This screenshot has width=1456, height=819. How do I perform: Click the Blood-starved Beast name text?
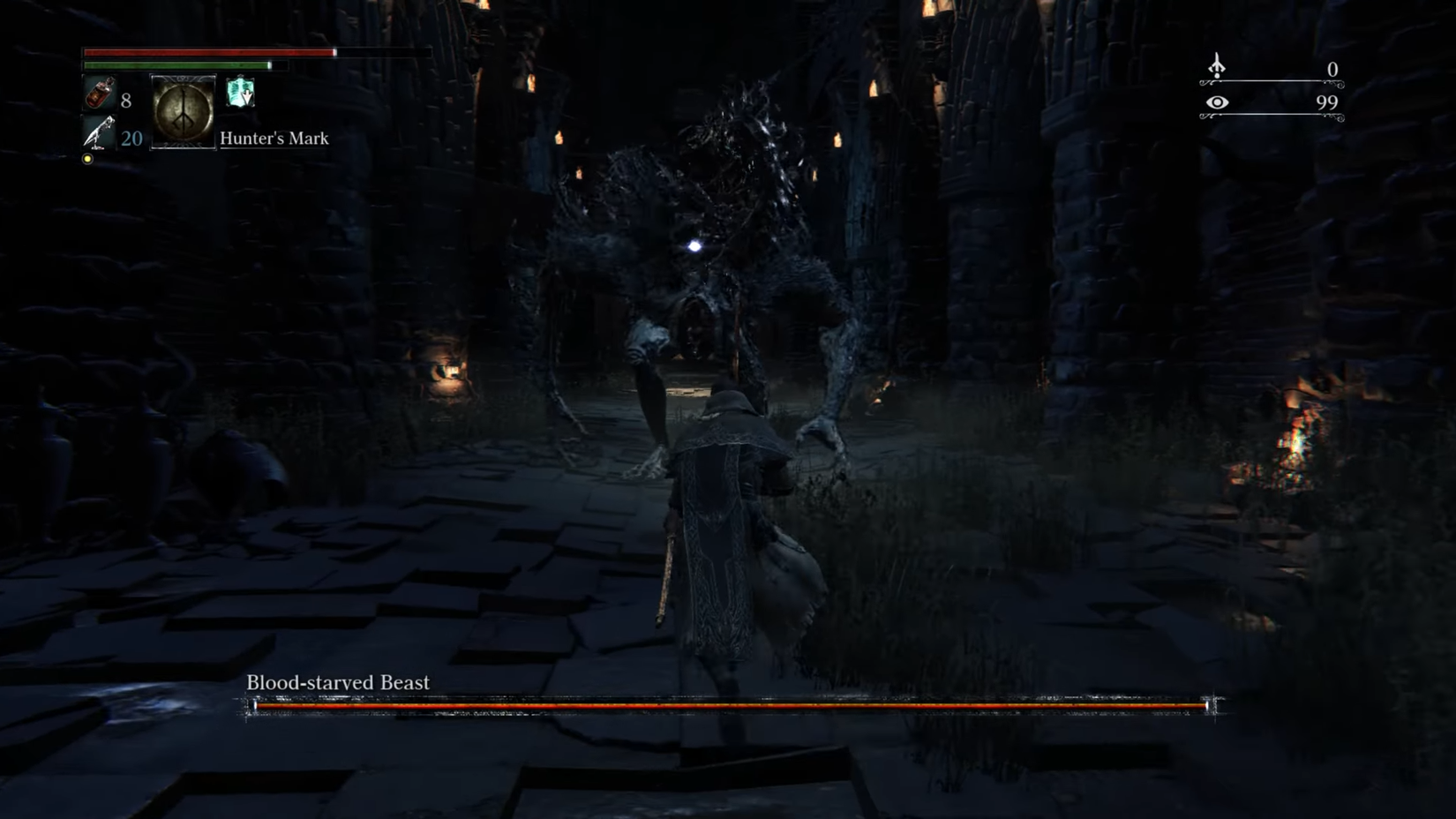click(340, 681)
